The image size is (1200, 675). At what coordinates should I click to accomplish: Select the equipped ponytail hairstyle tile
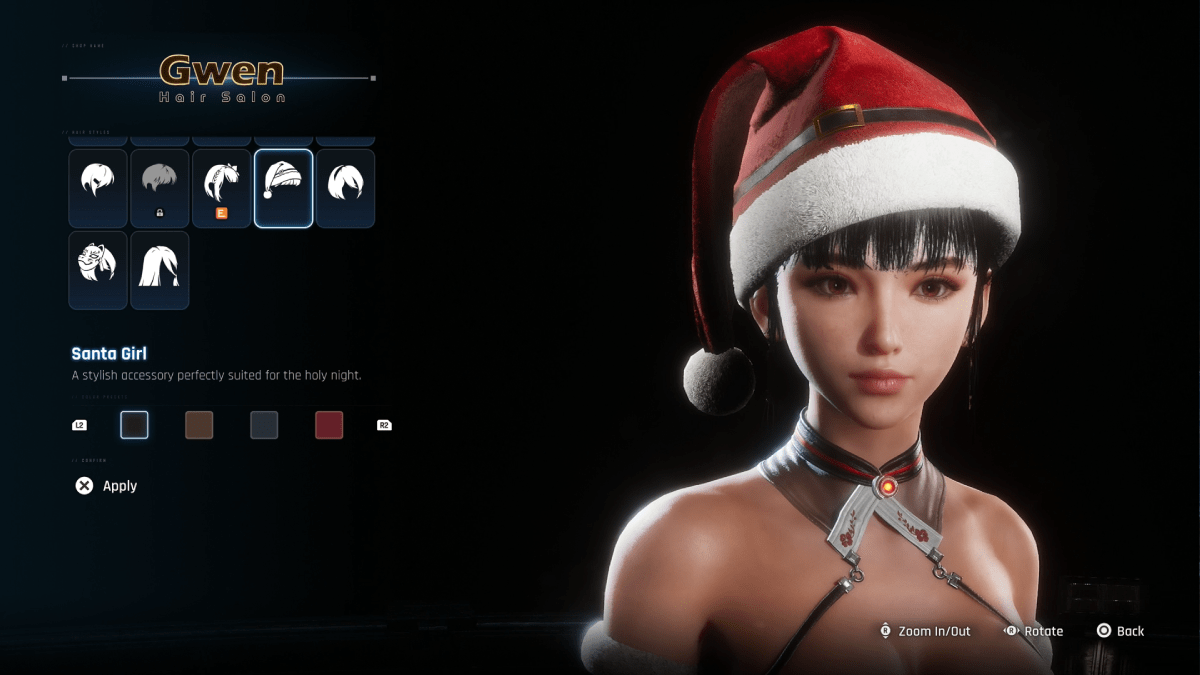coord(221,188)
